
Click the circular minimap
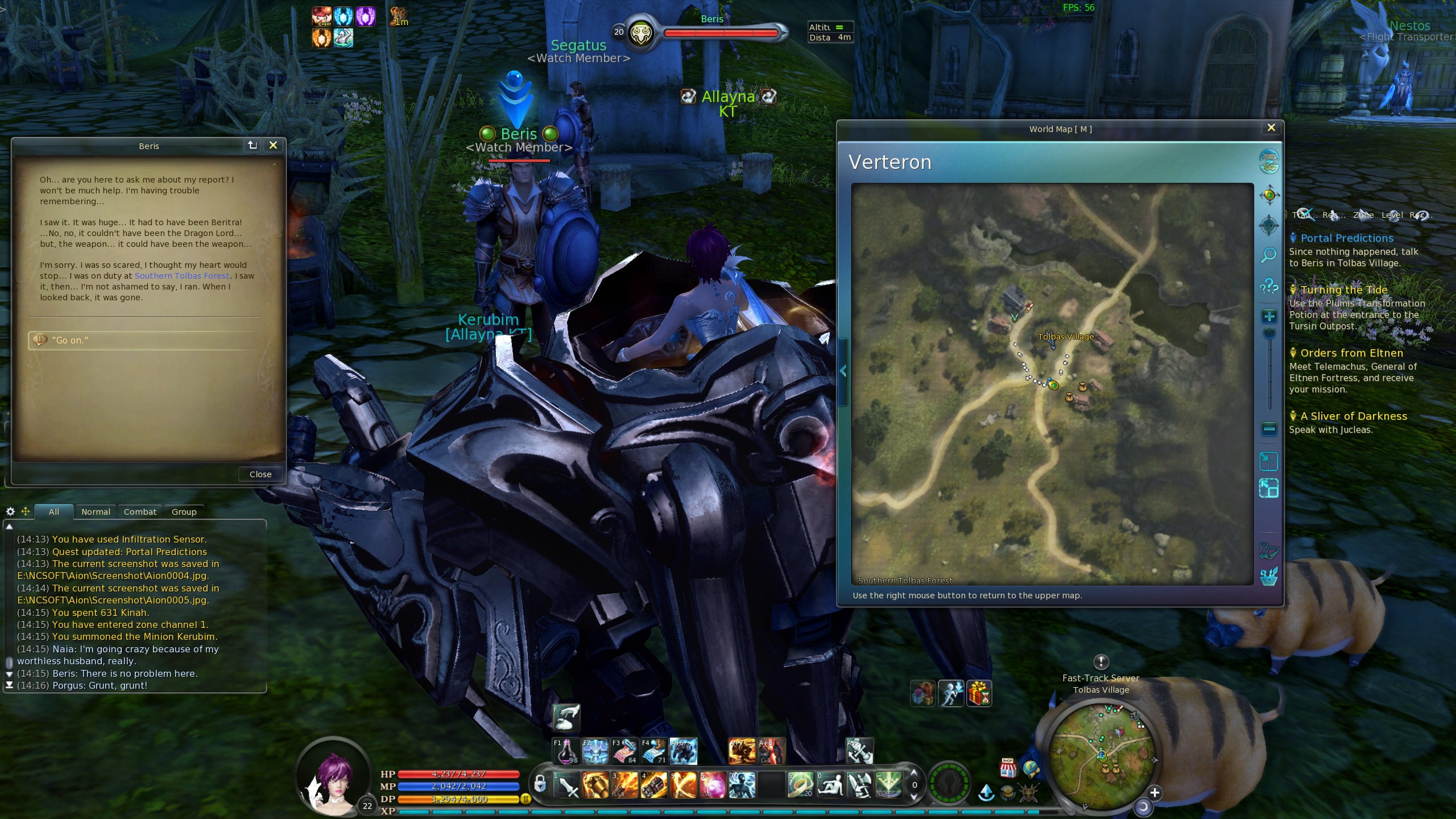coord(1101,754)
